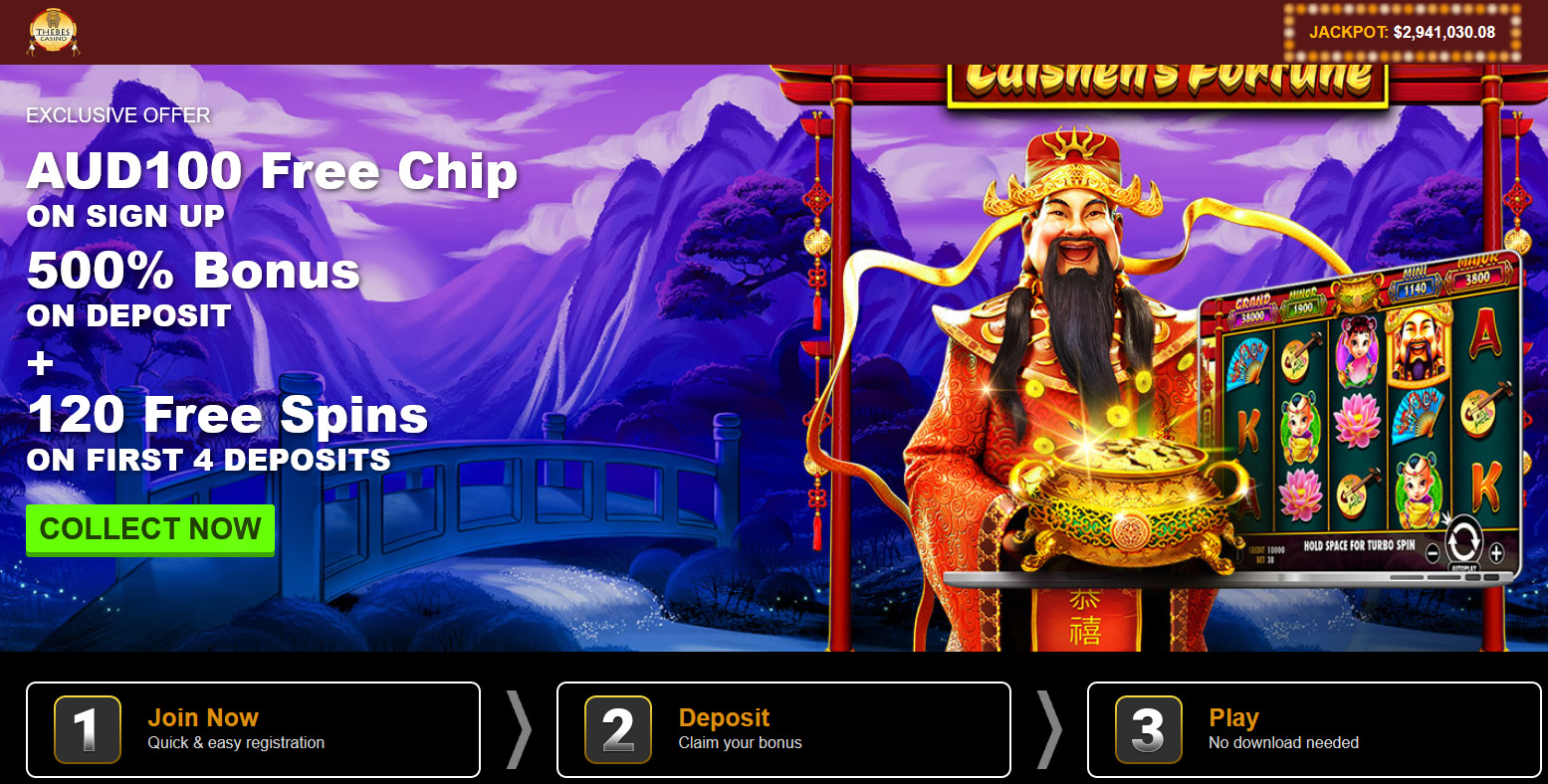Click the Deposit step panel
The width and height of the screenshot is (1548, 784).
(x=782, y=728)
